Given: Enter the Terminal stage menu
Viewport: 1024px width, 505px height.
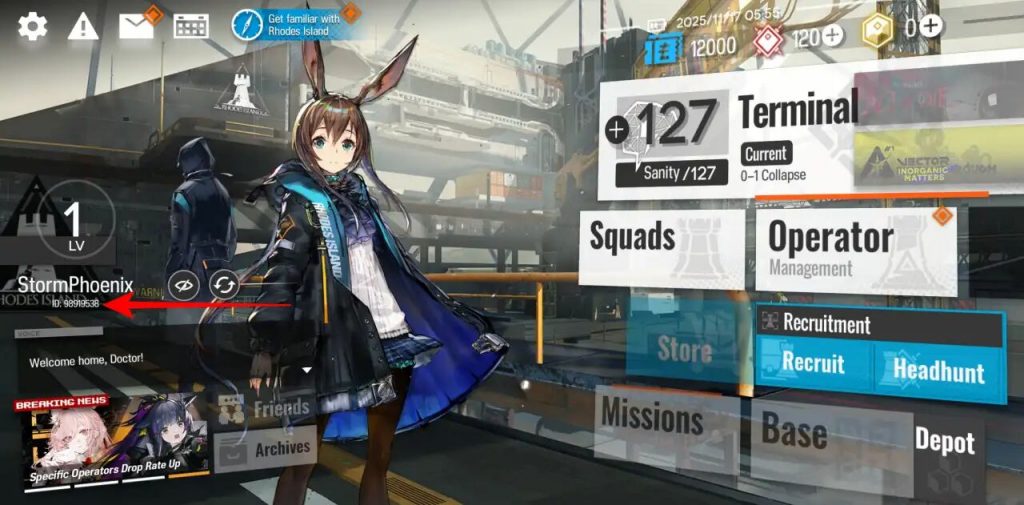Looking at the screenshot, I should [x=796, y=112].
